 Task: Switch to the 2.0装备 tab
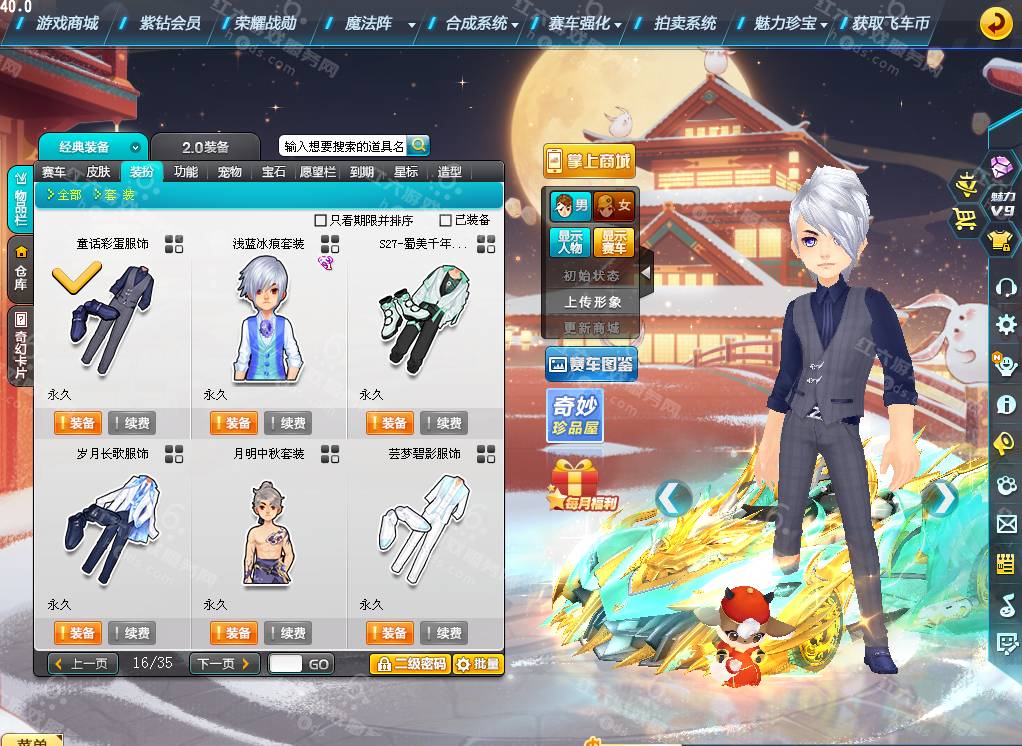point(205,147)
